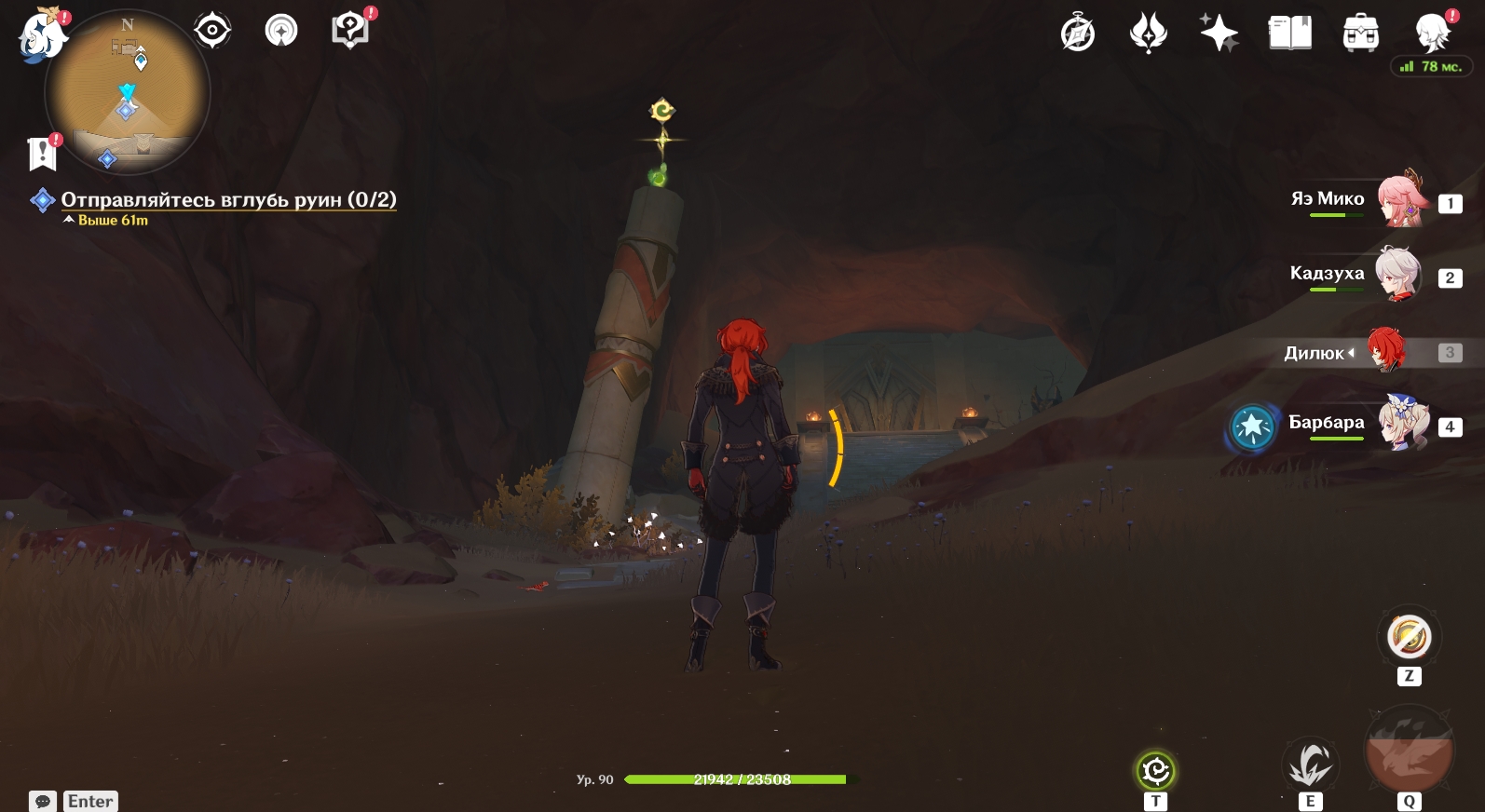The height and width of the screenshot is (812, 1485).
Task: Switch to Барбара
Action: 1401,425
